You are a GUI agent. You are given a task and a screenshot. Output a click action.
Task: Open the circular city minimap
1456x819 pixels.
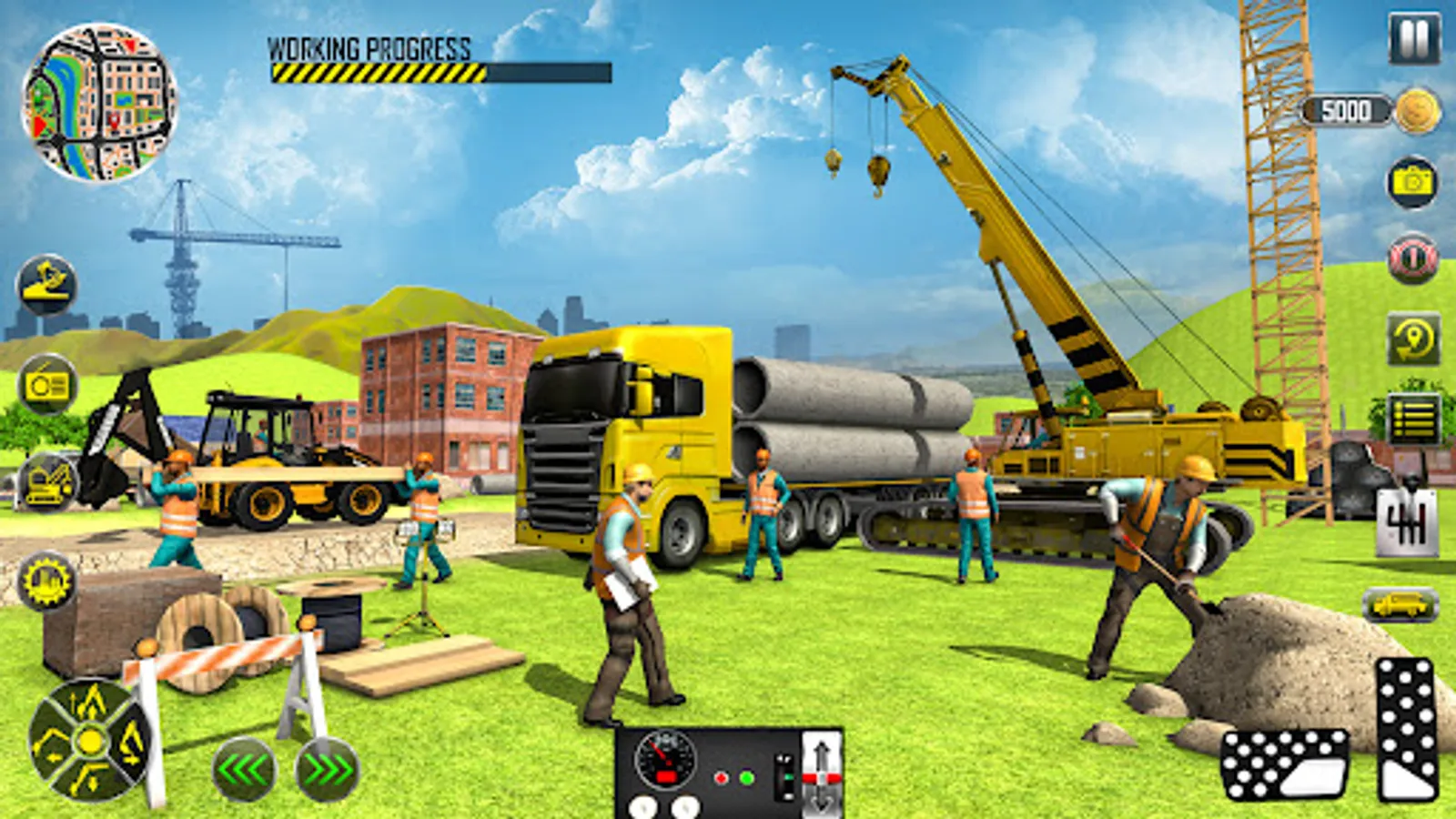click(x=98, y=102)
